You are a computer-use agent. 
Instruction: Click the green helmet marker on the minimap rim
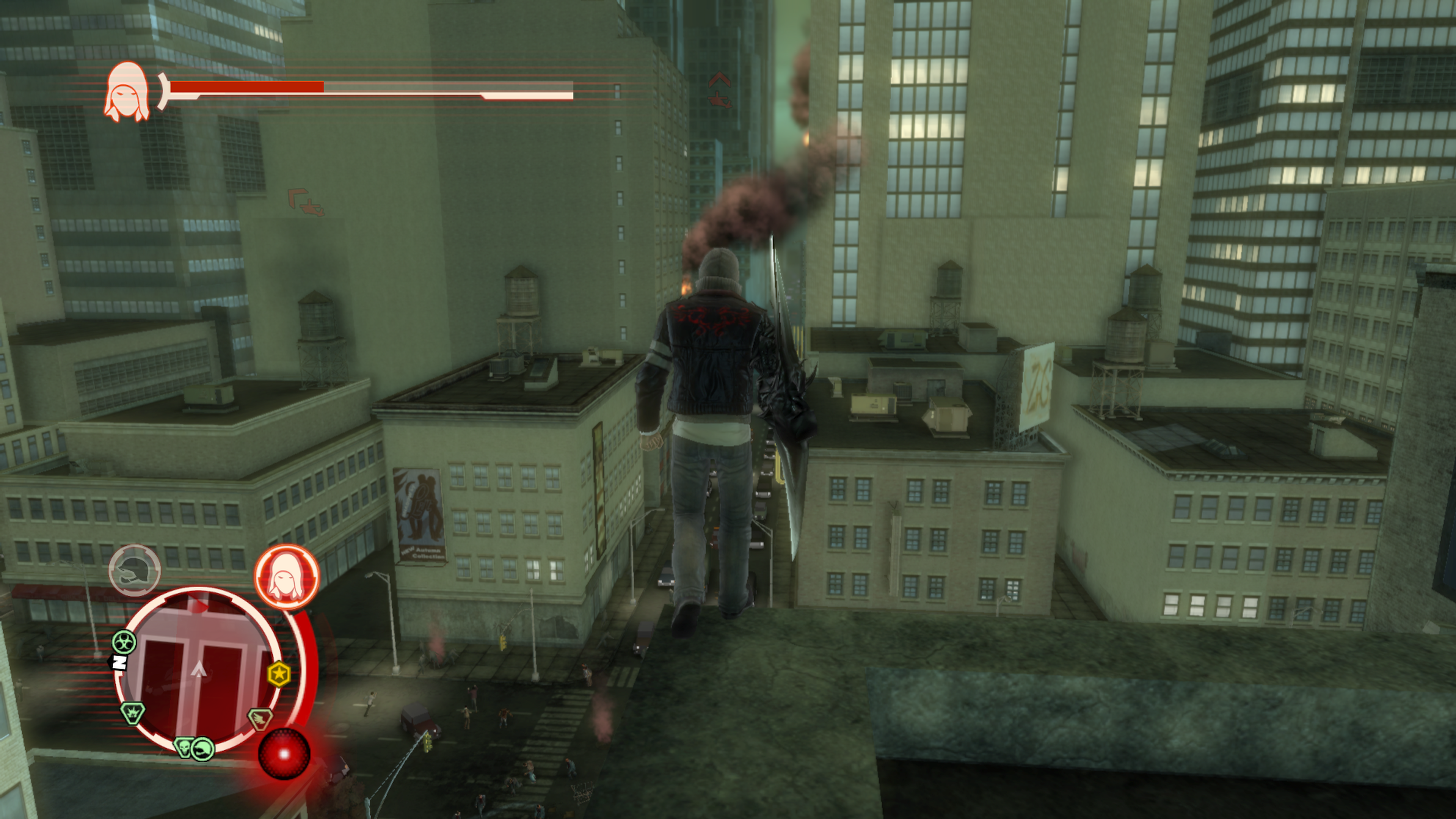(202, 750)
